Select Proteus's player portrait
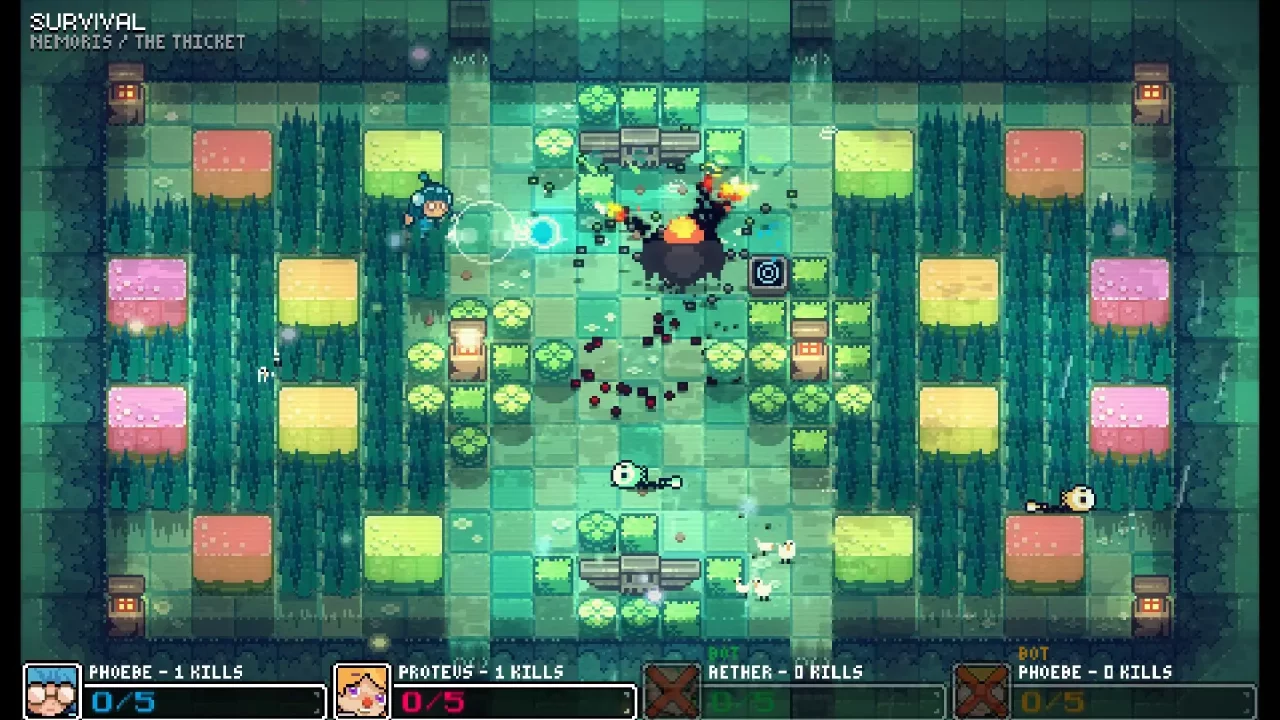The height and width of the screenshot is (720, 1280). (x=362, y=688)
